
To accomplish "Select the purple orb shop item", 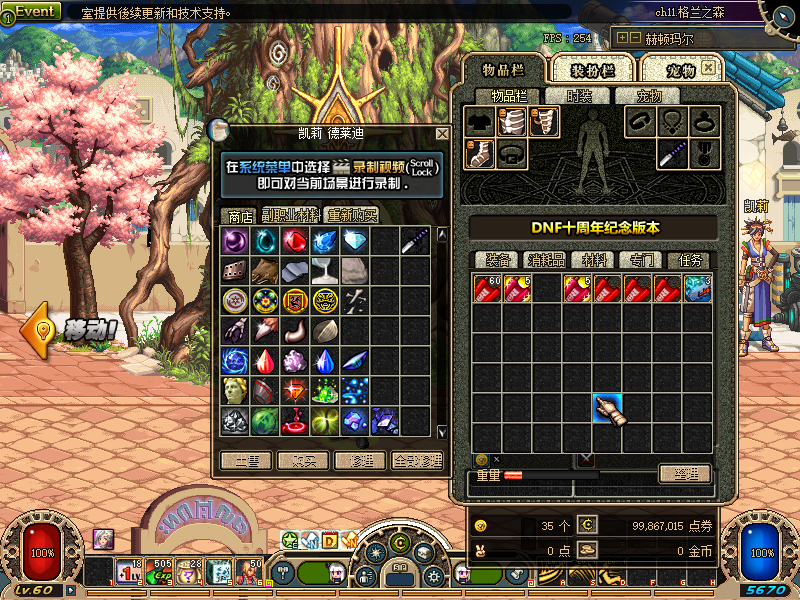I will point(235,241).
